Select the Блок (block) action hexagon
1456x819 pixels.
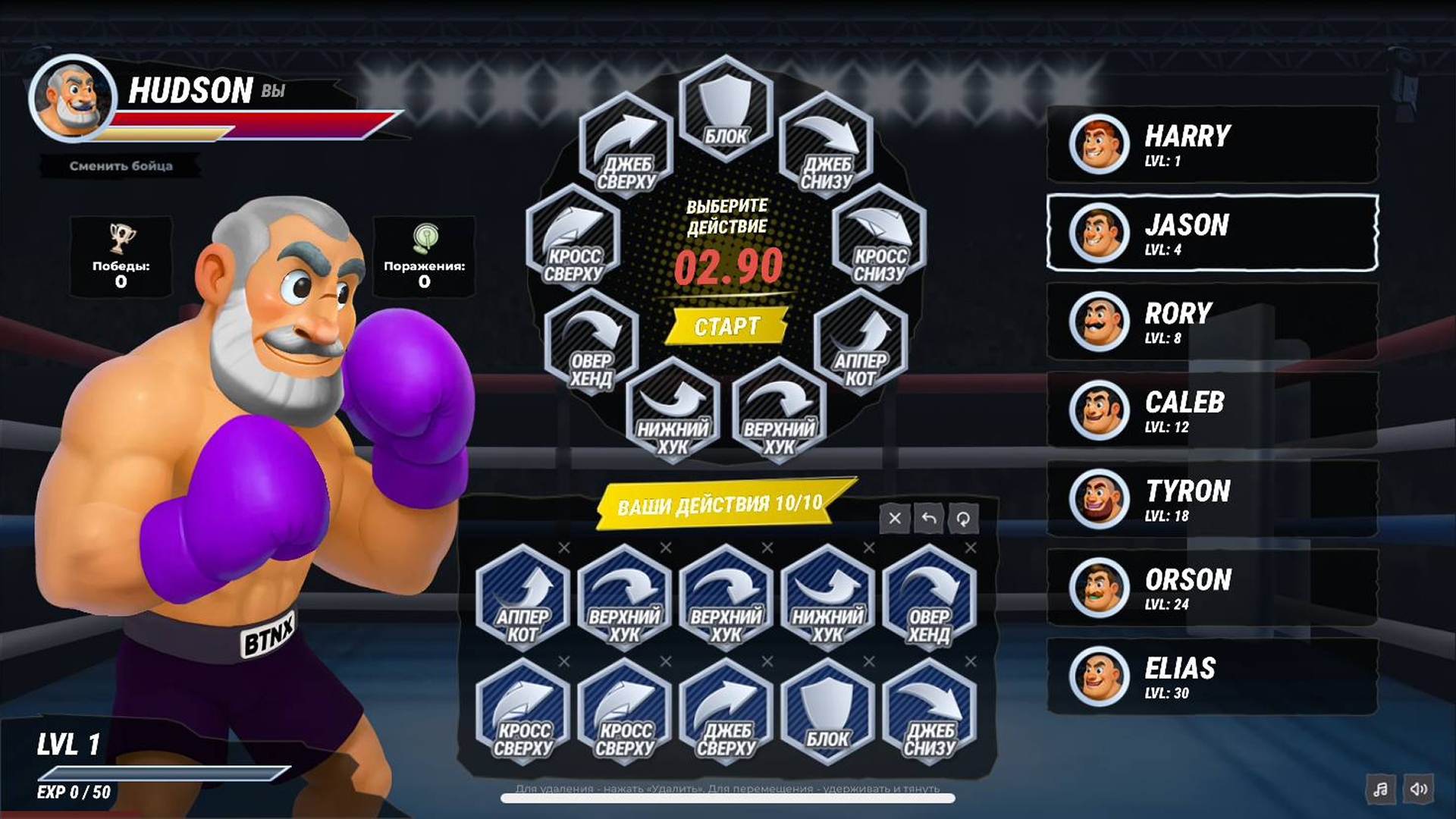(x=726, y=108)
